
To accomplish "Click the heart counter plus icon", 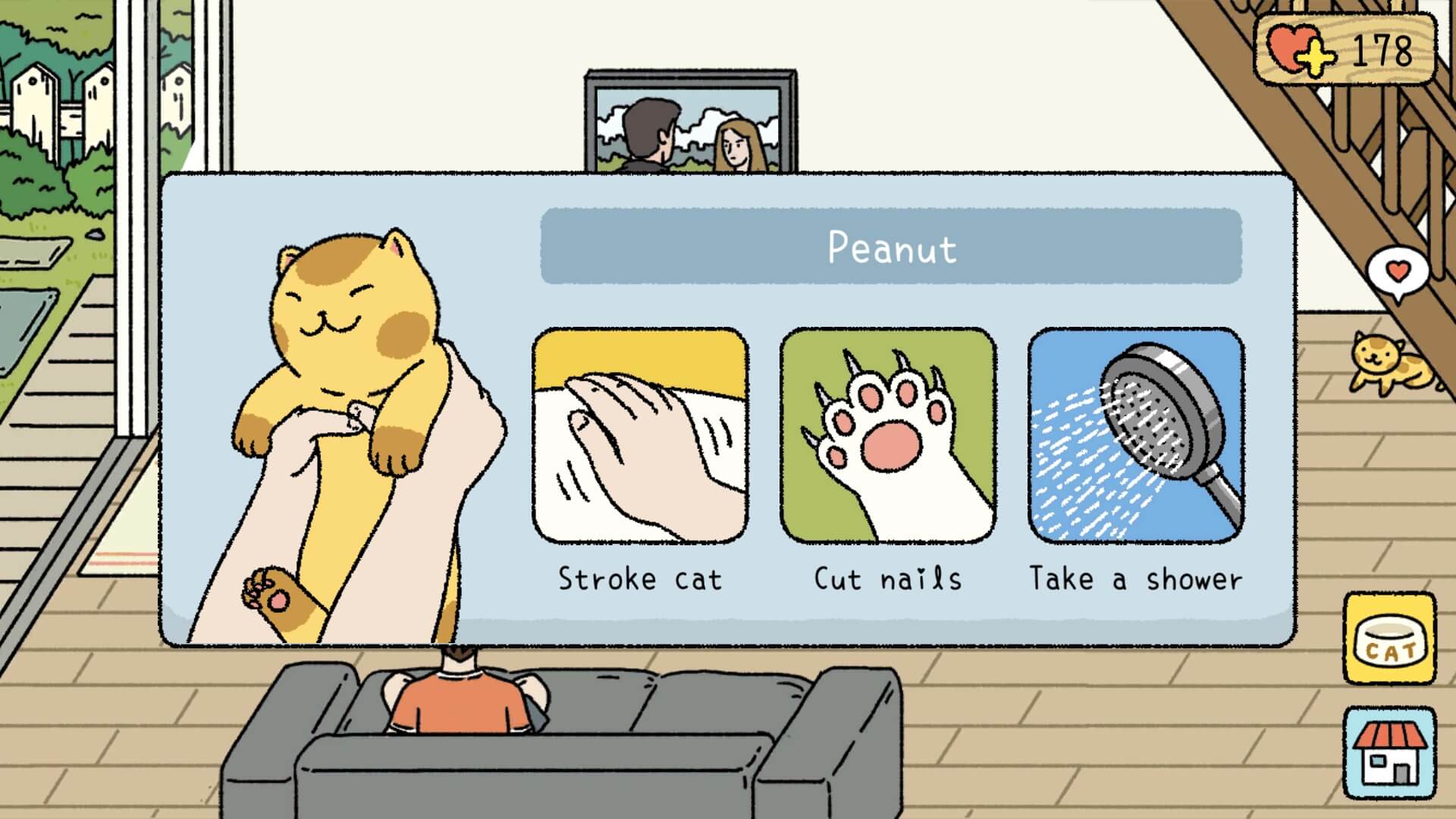I will tap(1317, 57).
